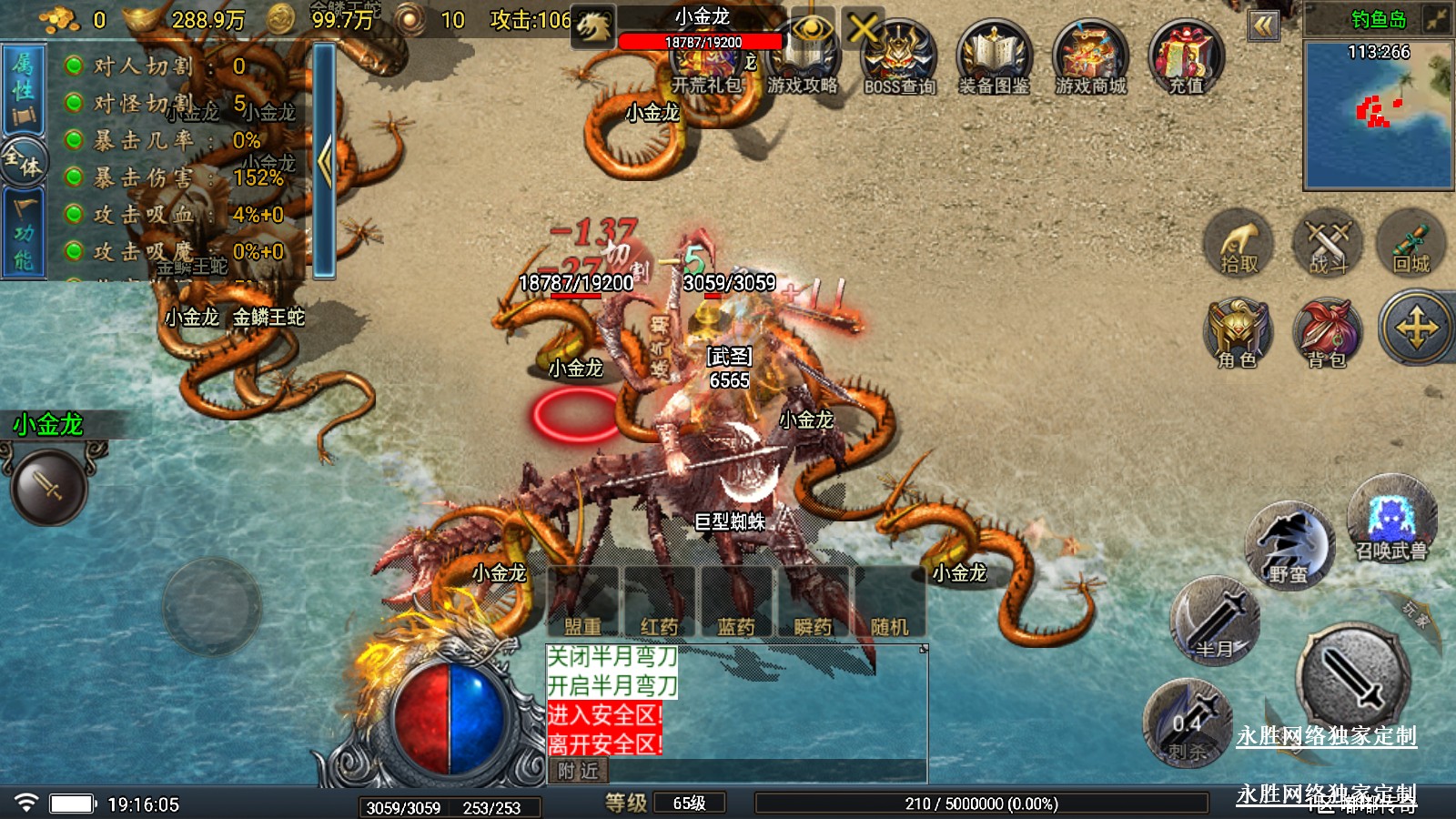Toggle the 战斗 crossed-swords button

(x=1328, y=244)
